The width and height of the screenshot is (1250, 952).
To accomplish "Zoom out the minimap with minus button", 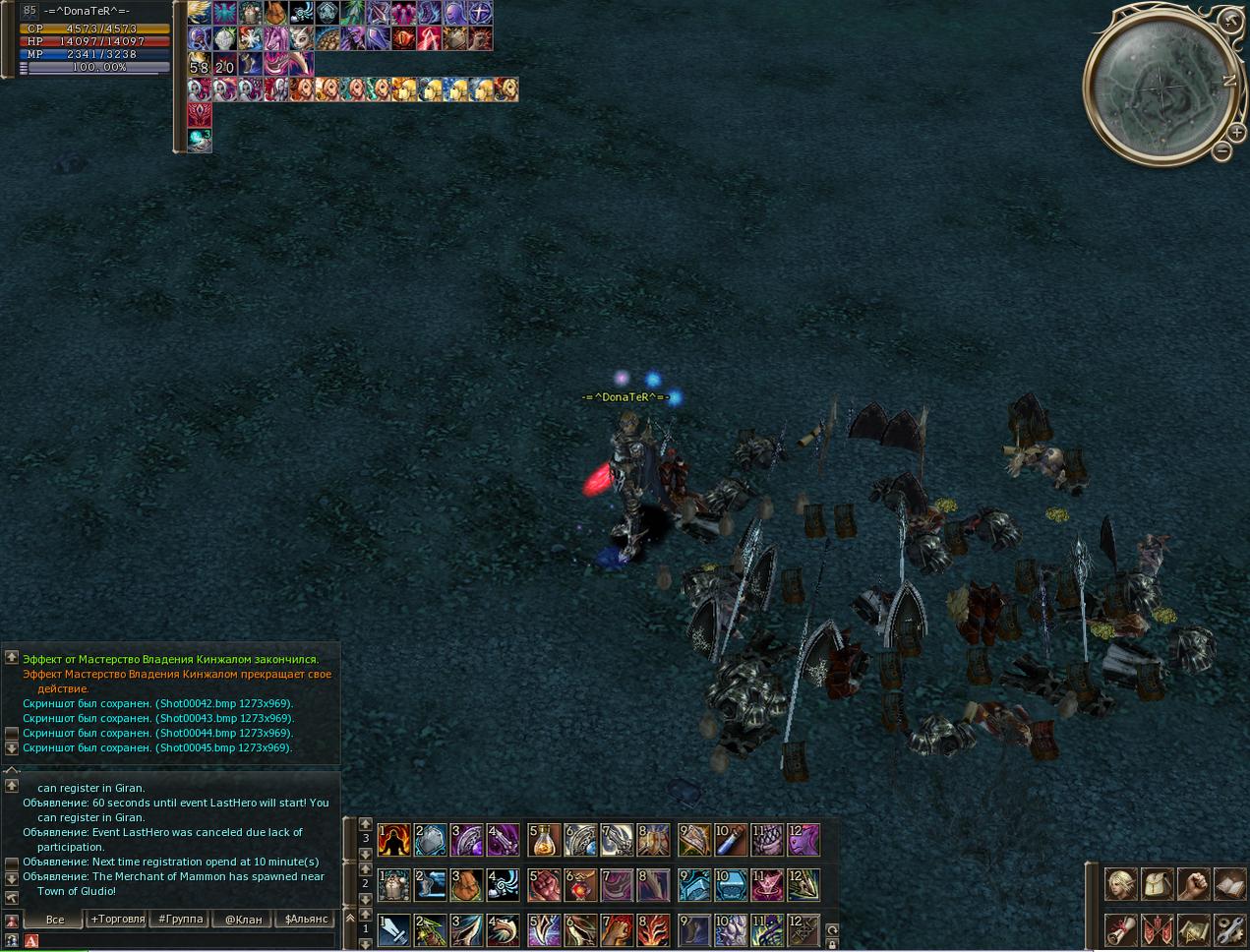I will (1221, 151).
